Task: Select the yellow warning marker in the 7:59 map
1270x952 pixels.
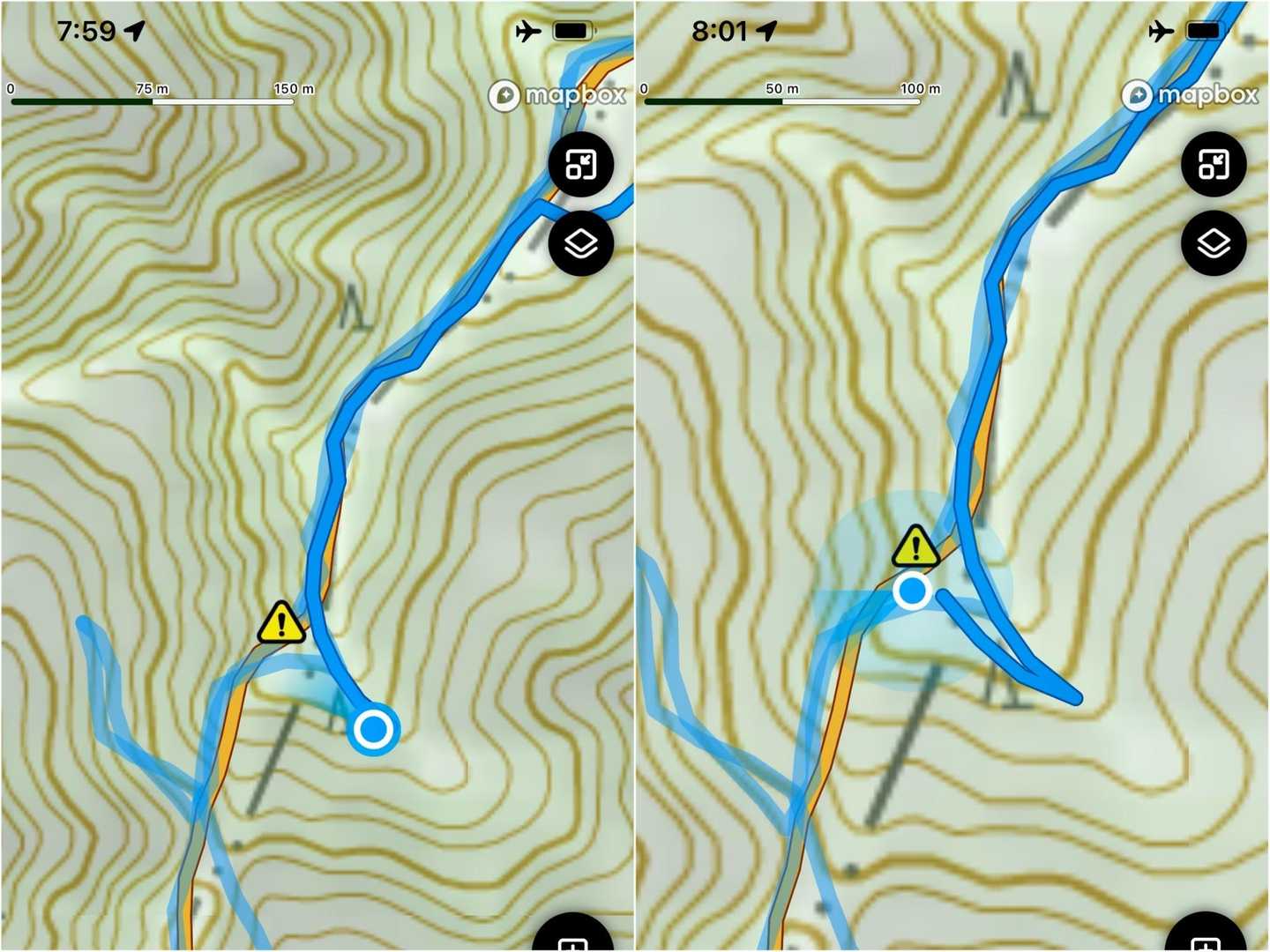Action: [281, 623]
